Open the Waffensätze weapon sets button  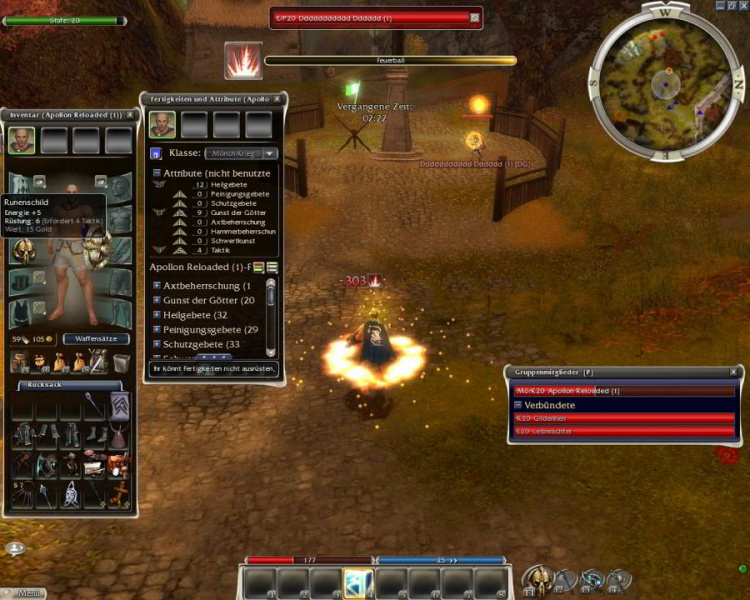pos(96,339)
